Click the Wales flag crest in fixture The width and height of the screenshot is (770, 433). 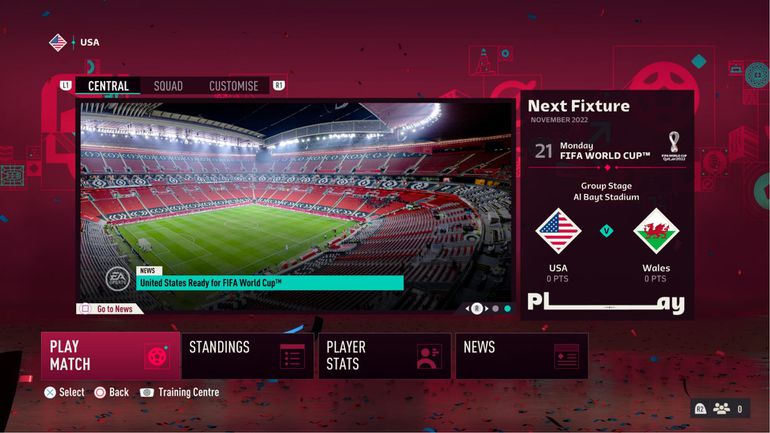tap(656, 231)
